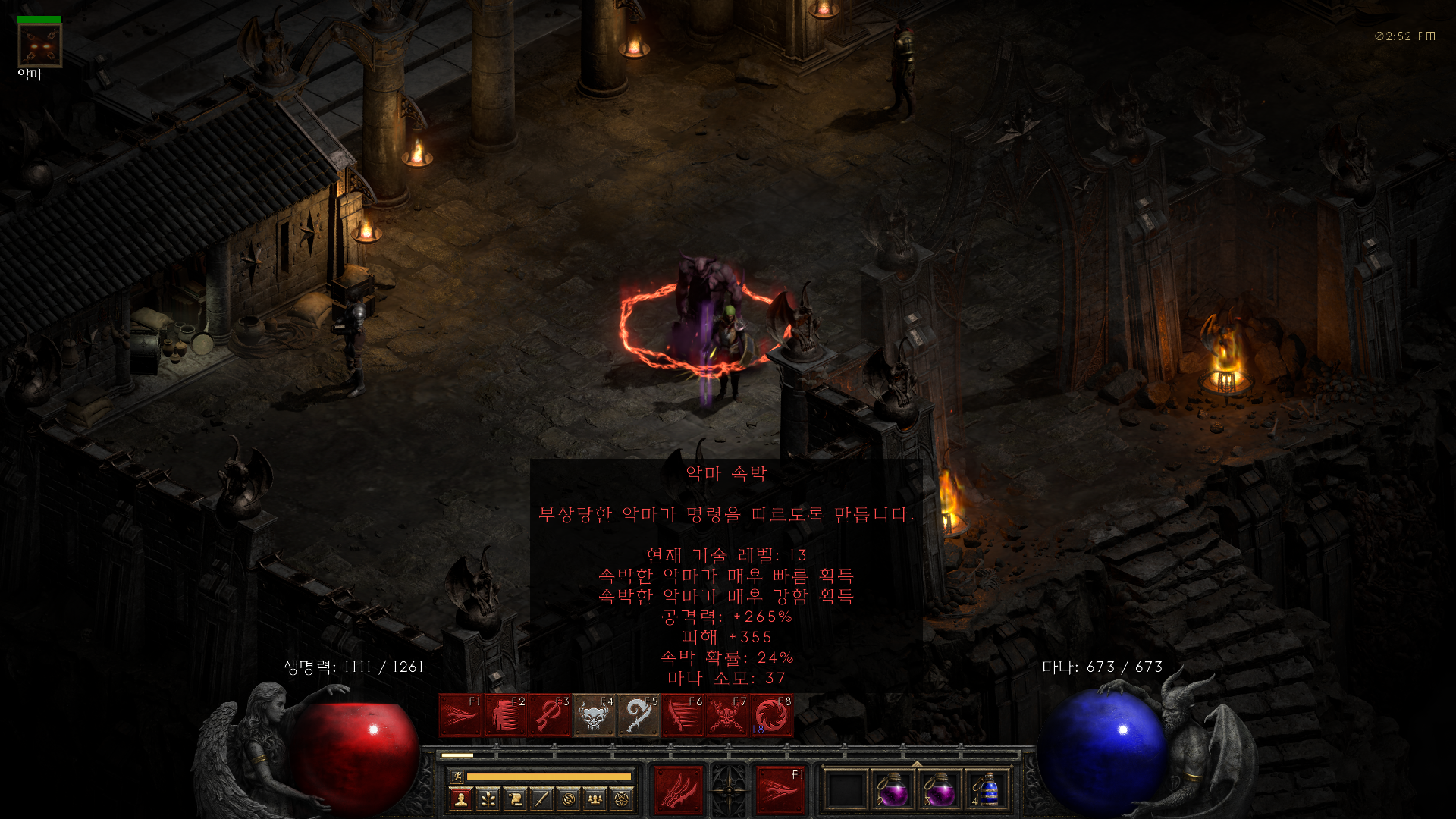The width and height of the screenshot is (1456, 819).
Task: Select the F3 hotbar skill icon
Action: click(x=549, y=715)
